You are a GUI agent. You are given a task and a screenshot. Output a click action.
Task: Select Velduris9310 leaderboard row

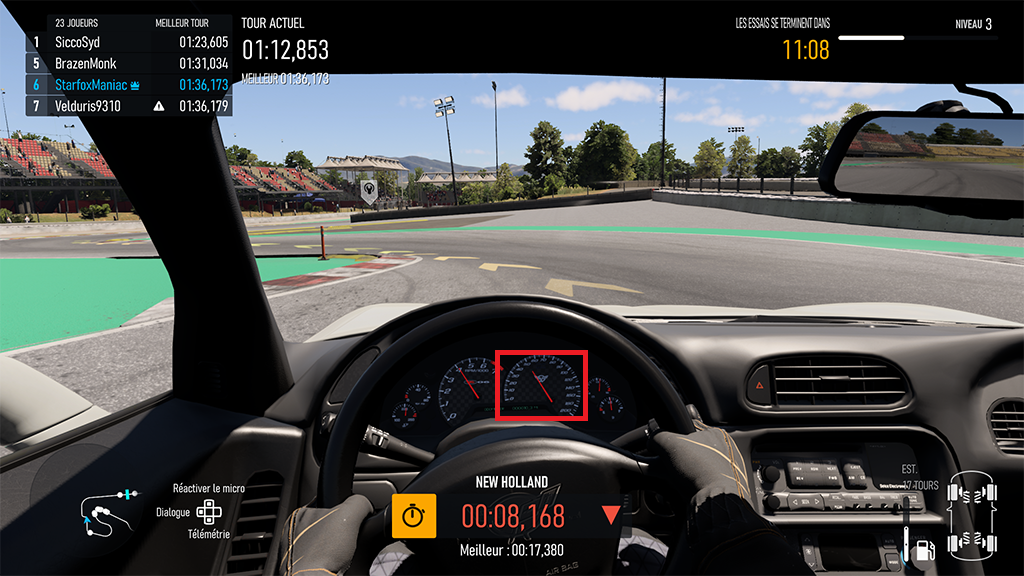tap(130, 105)
